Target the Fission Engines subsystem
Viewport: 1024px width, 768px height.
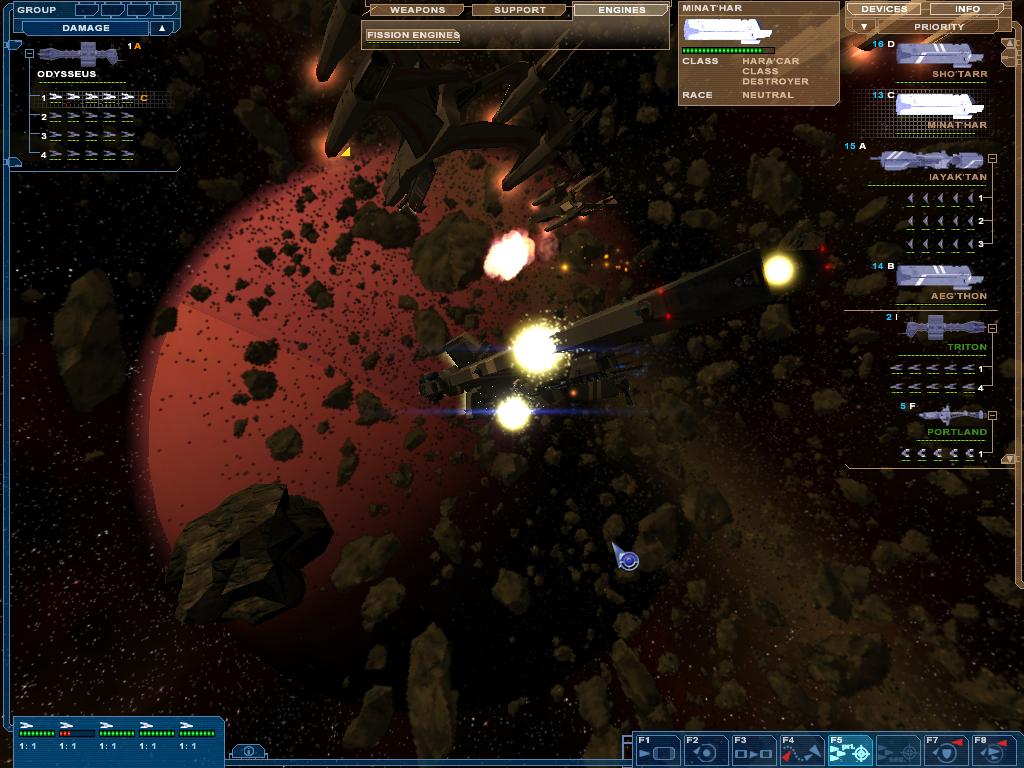[413, 35]
